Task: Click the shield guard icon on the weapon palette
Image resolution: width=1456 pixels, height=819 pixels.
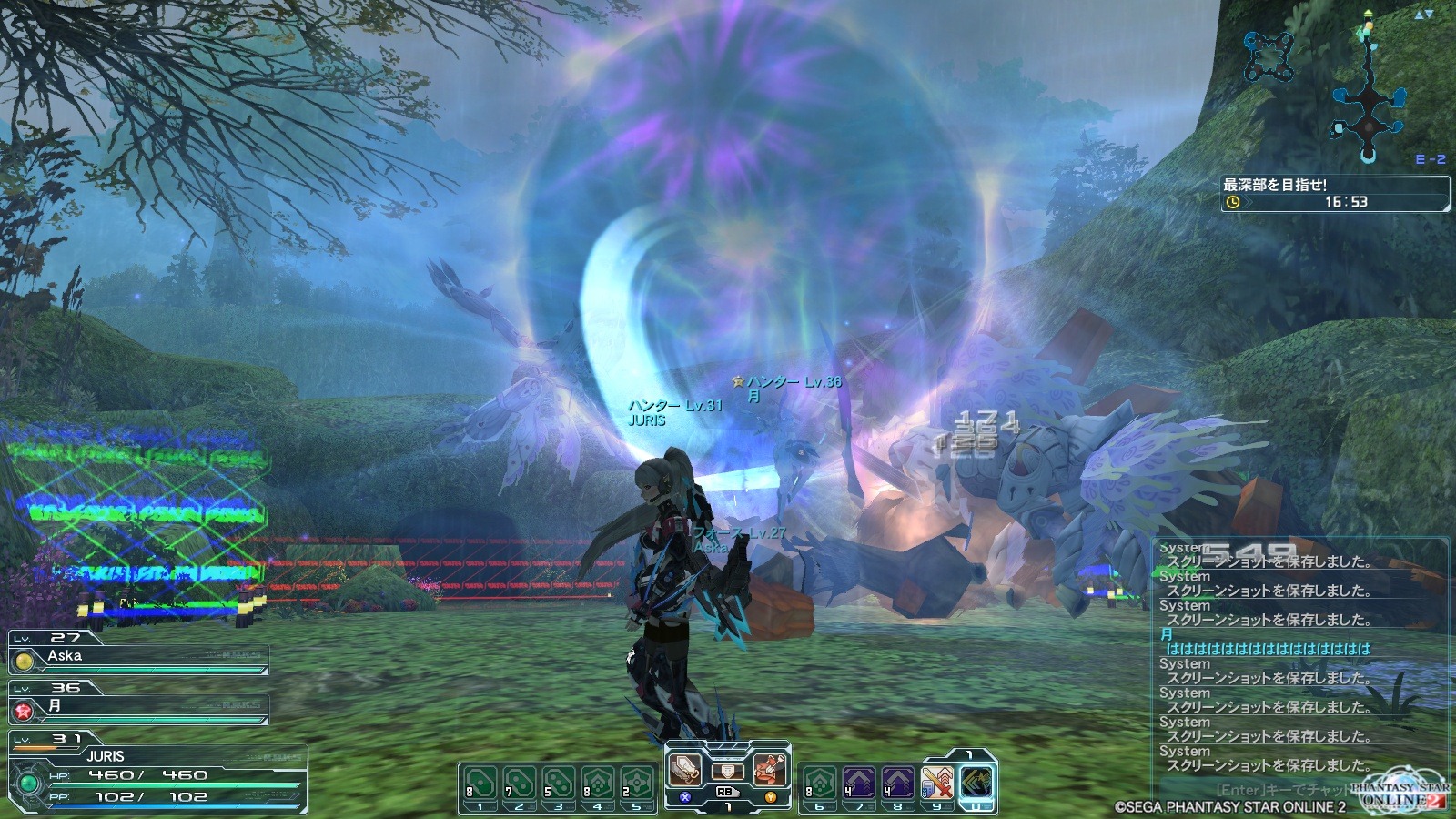Action: coord(727,771)
